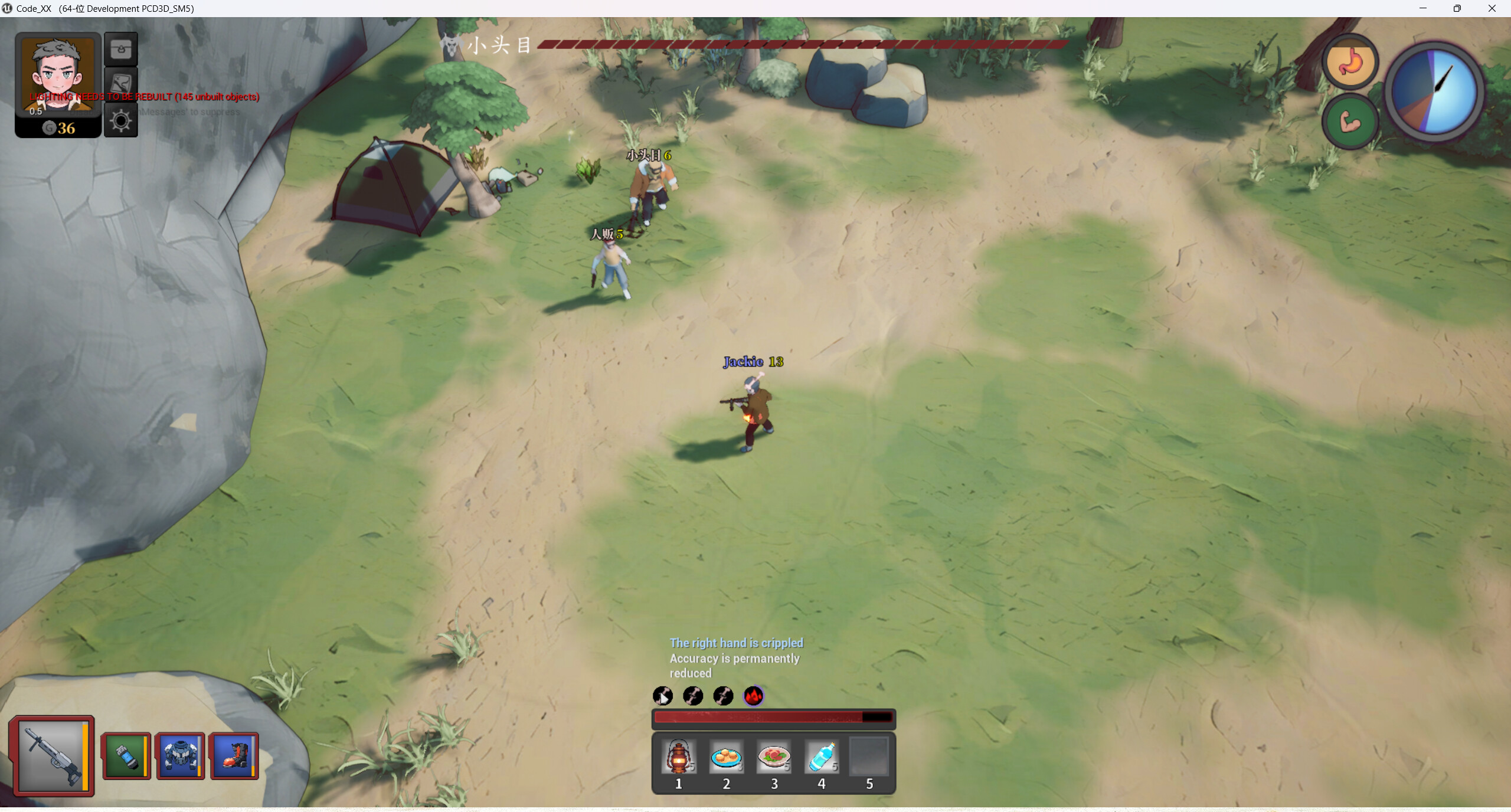Inspect the first bone fracture debuff icon
The image size is (1511, 812).
(x=663, y=696)
